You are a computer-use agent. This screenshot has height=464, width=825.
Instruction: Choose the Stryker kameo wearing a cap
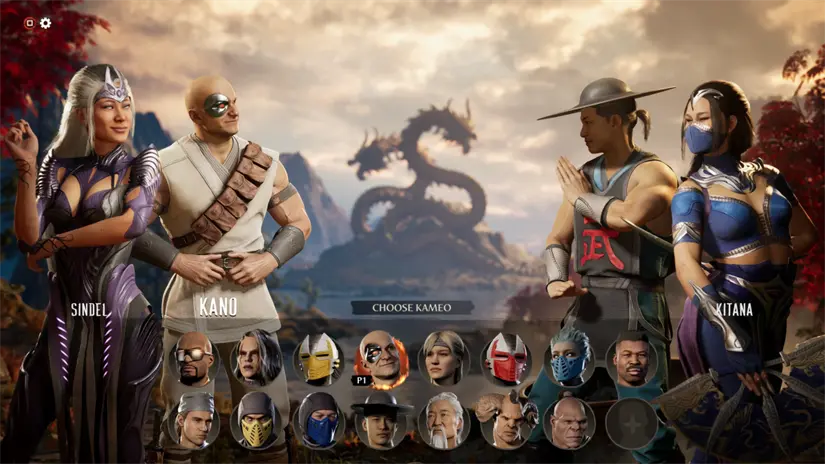pyautogui.click(x=193, y=422)
